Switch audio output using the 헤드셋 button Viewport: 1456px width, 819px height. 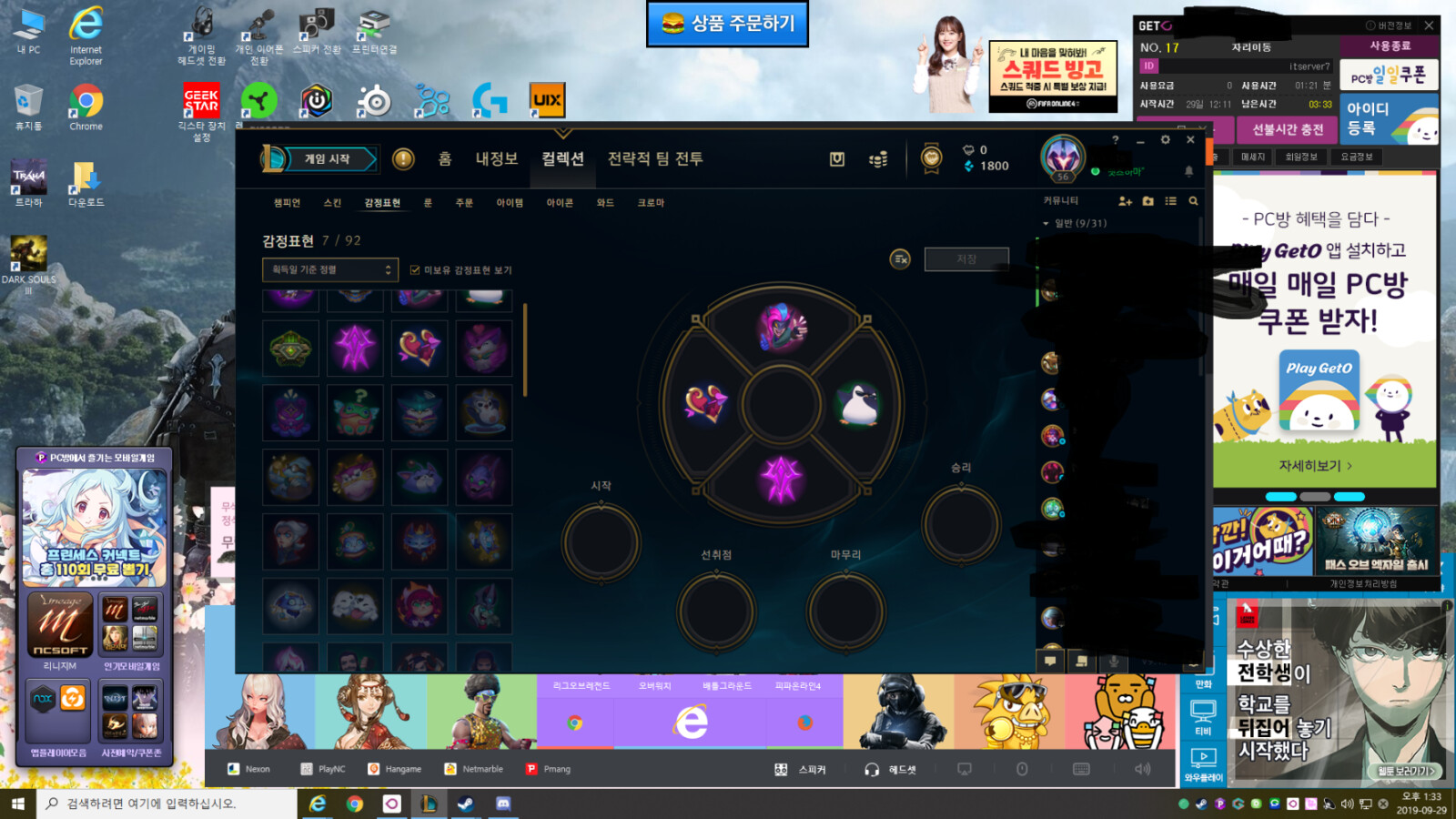[887, 769]
